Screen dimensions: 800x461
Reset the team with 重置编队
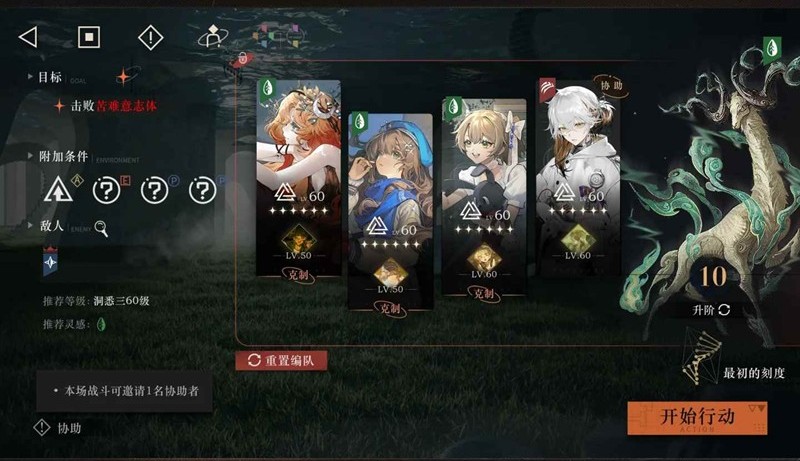(x=281, y=360)
